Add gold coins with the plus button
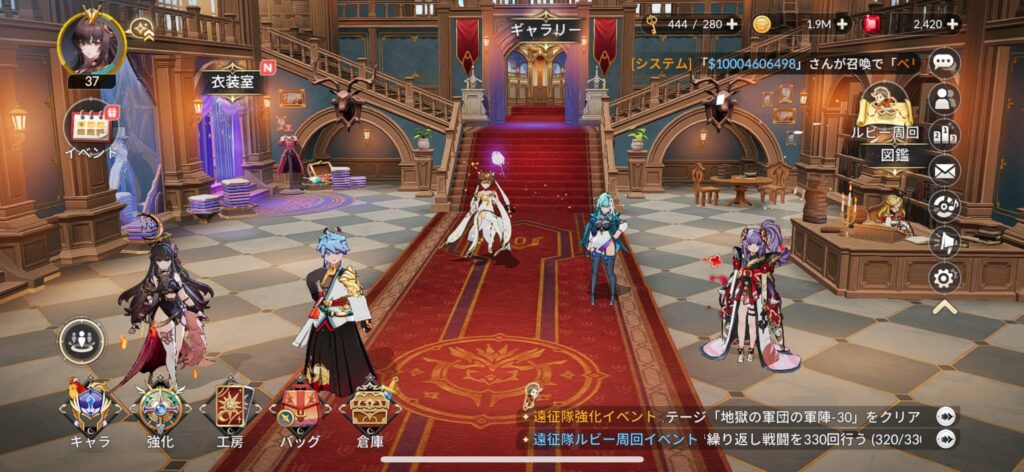The width and height of the screenshot is (1024, 472). coord(841,24)
